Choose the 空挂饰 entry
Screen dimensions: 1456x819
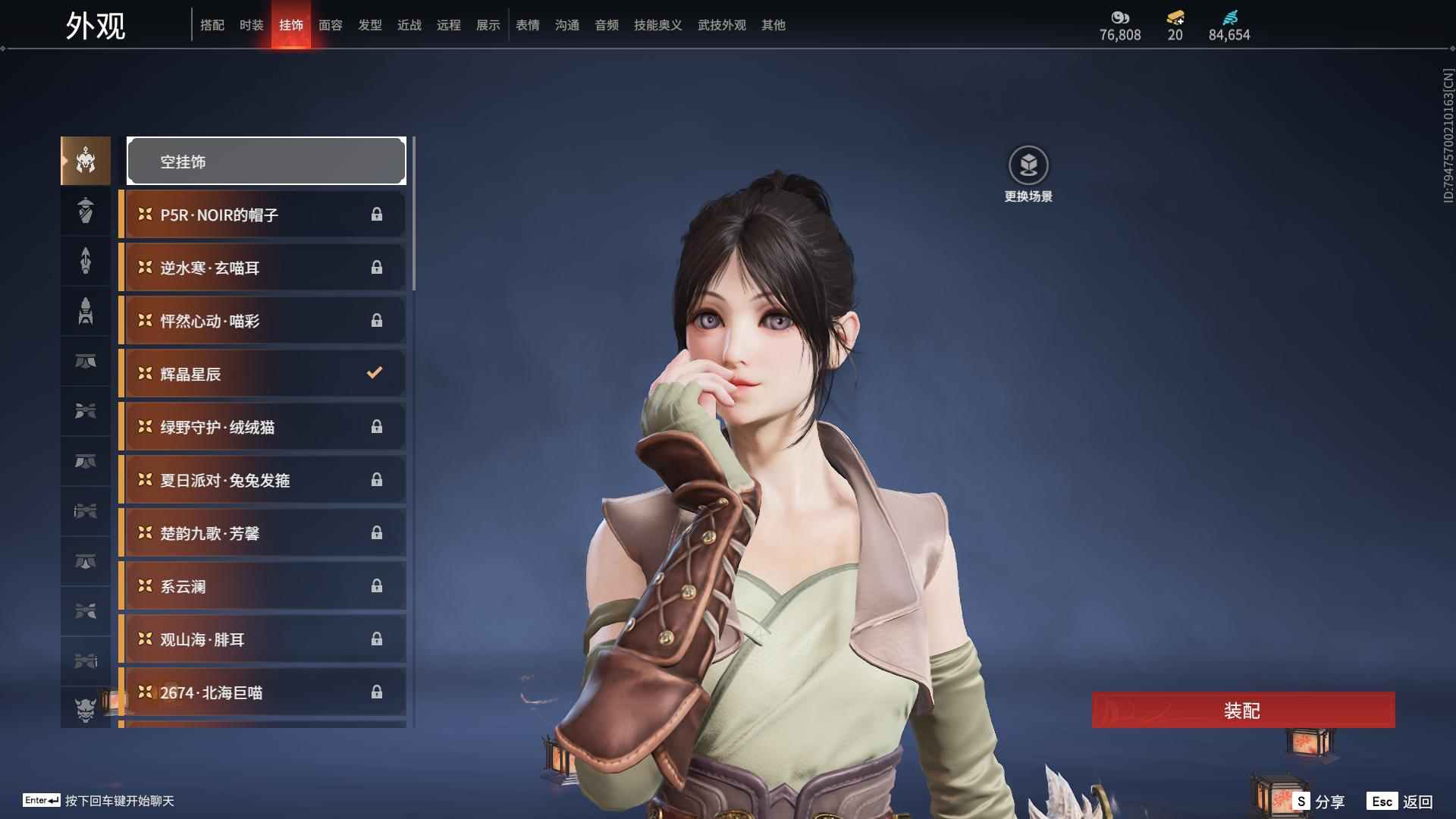pos(266,161)
